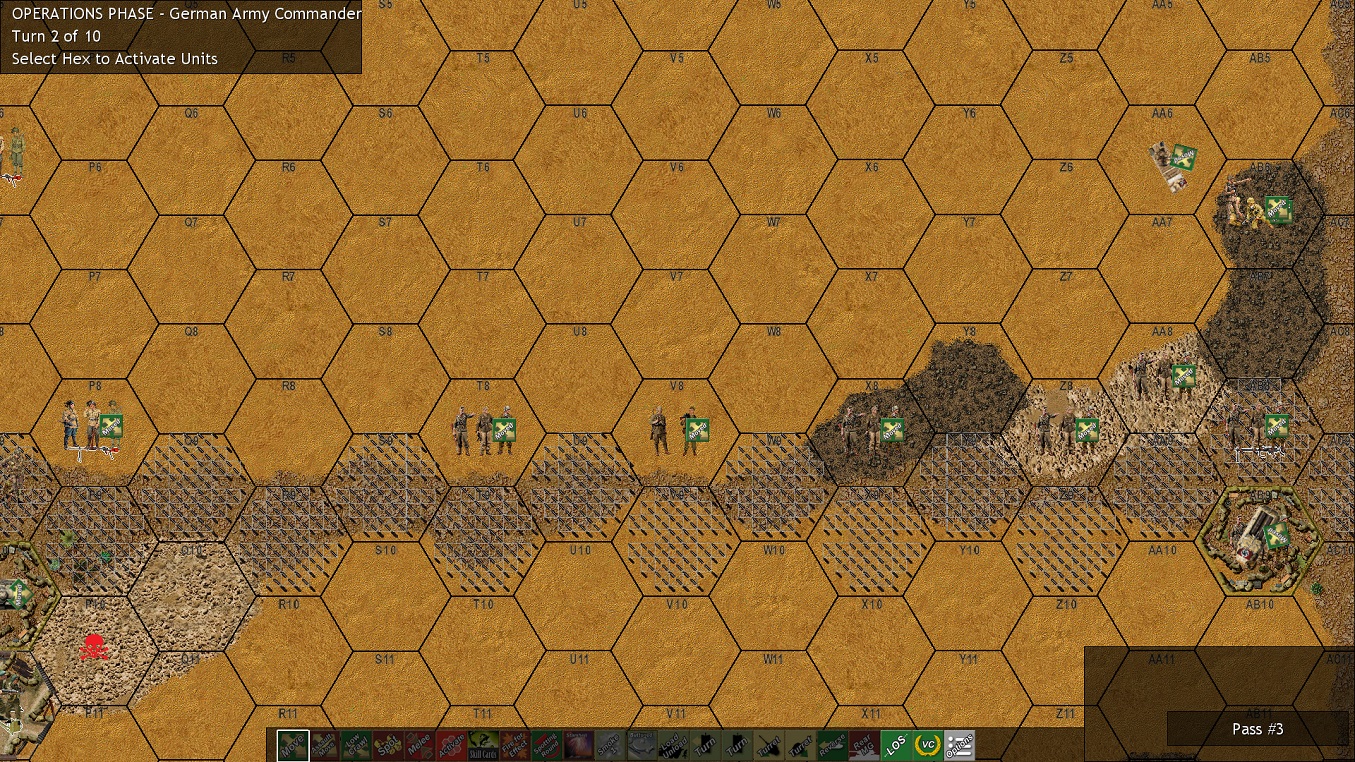1355x762 pixels.
Task: Toggle the LOS display
Action: (x=896, y=745)
